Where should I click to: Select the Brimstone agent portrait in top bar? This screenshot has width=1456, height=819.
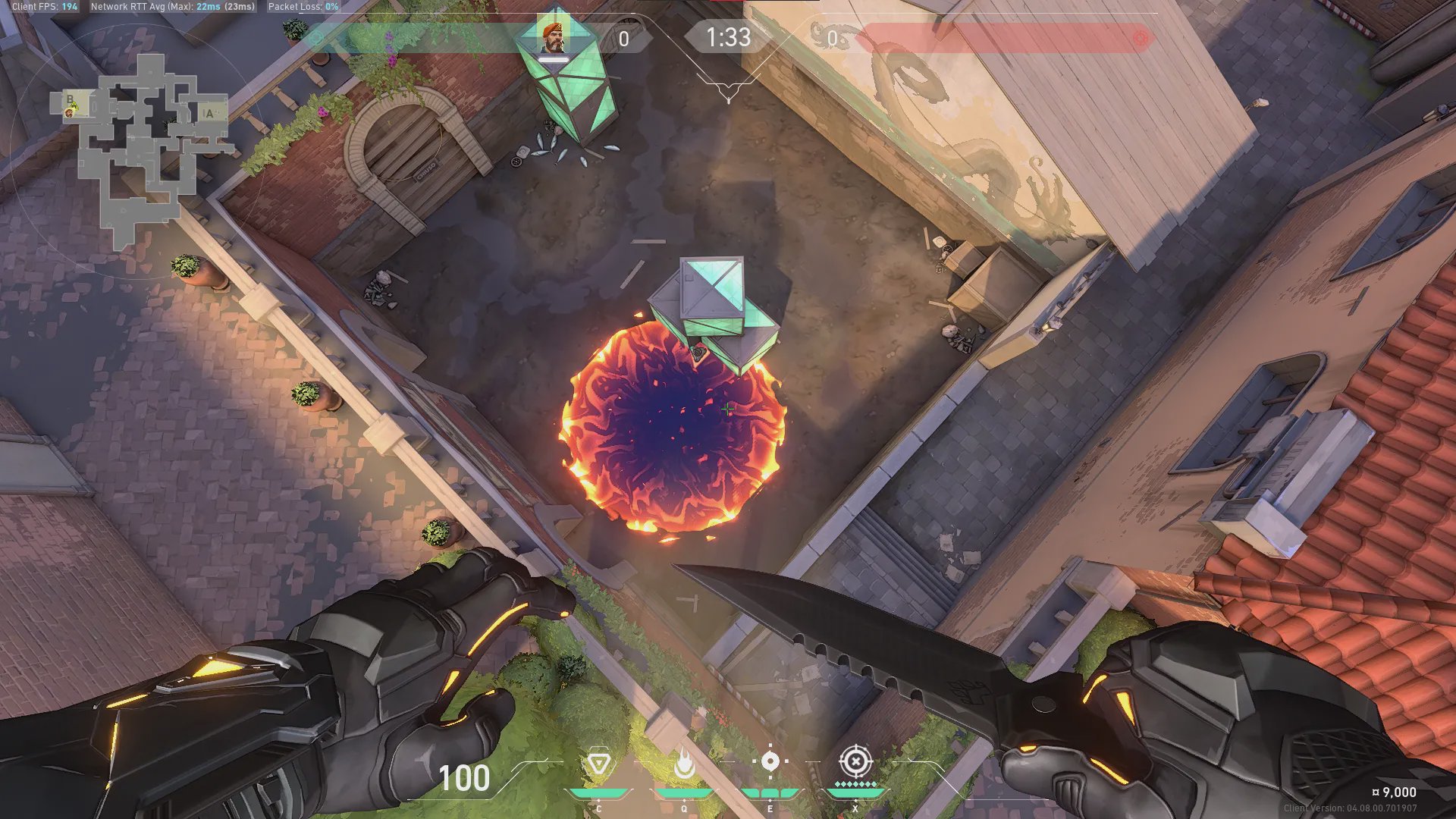[553, 37]
